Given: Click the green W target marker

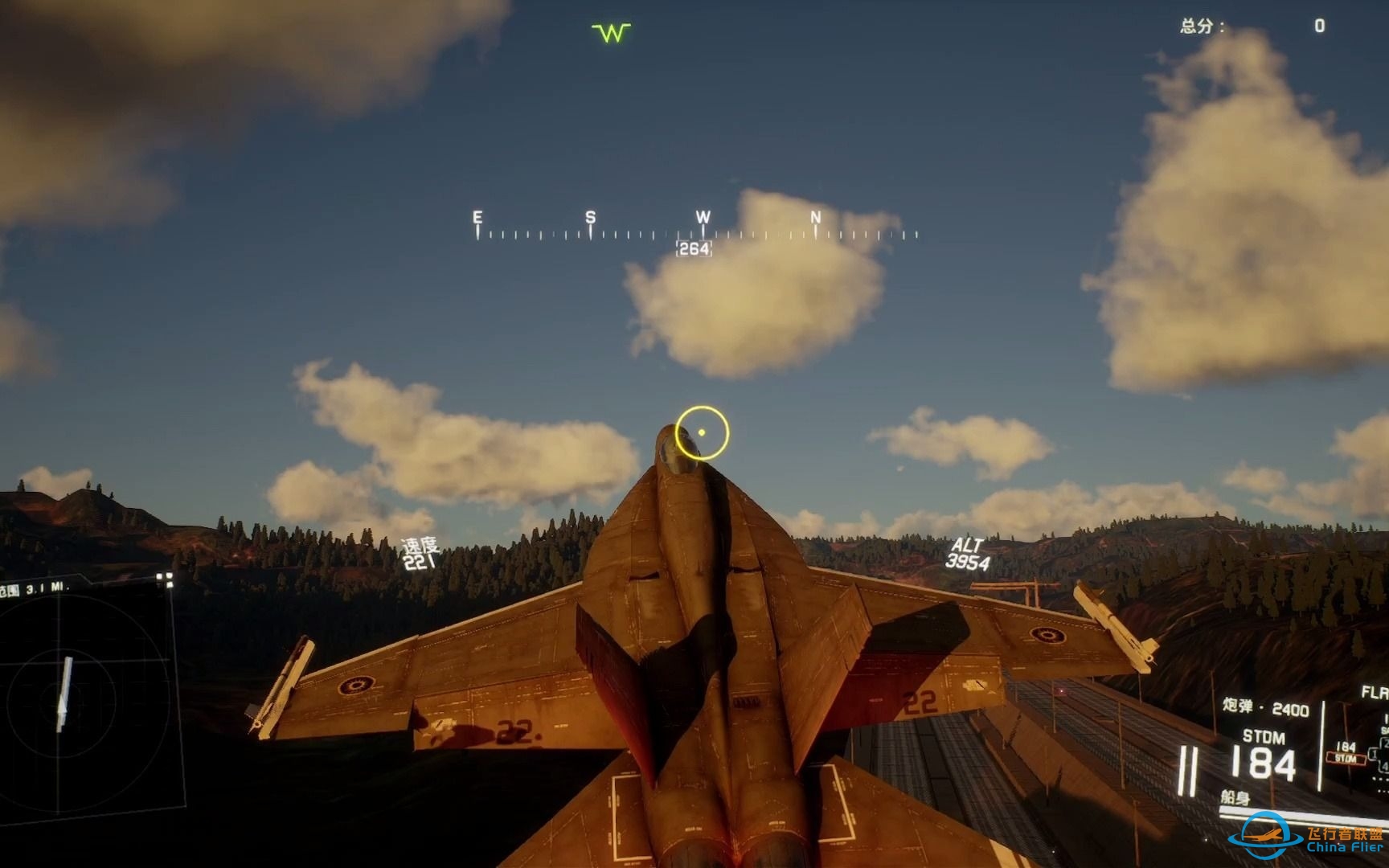Looking at the screenshot, I should 611,32.
